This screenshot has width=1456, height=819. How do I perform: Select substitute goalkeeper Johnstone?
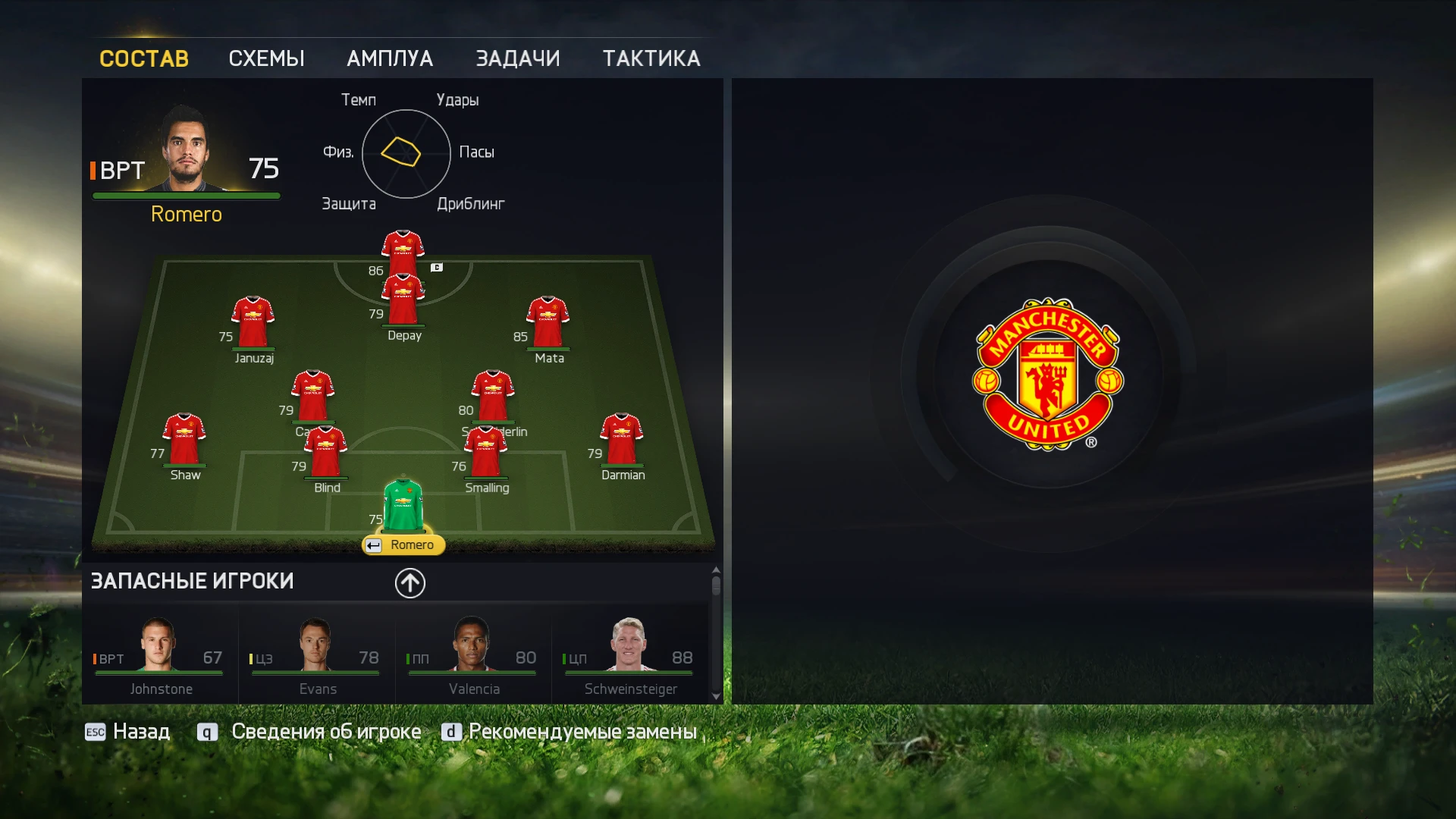click(x=159, y=652)
